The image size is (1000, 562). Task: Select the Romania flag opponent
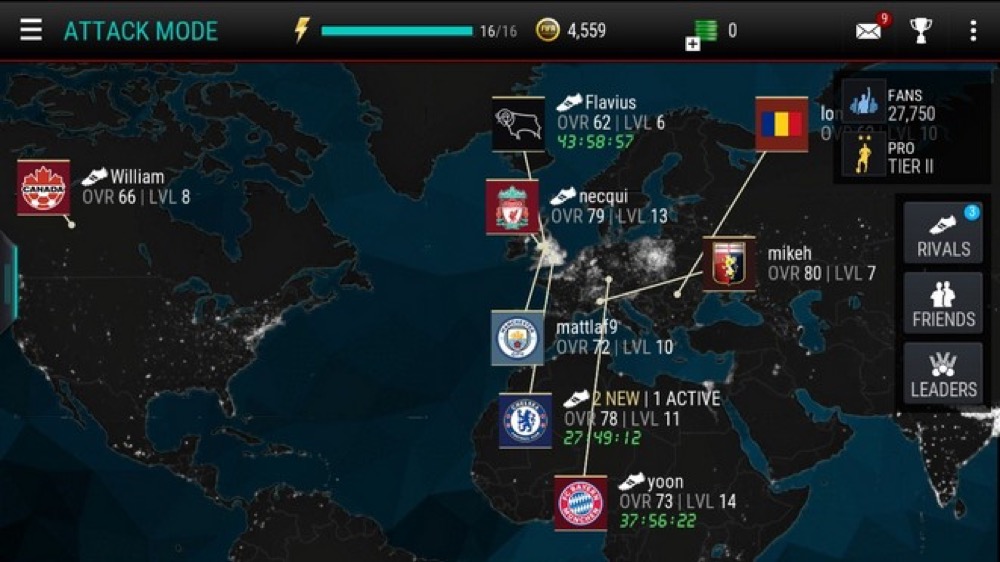[x=781, y=124]
